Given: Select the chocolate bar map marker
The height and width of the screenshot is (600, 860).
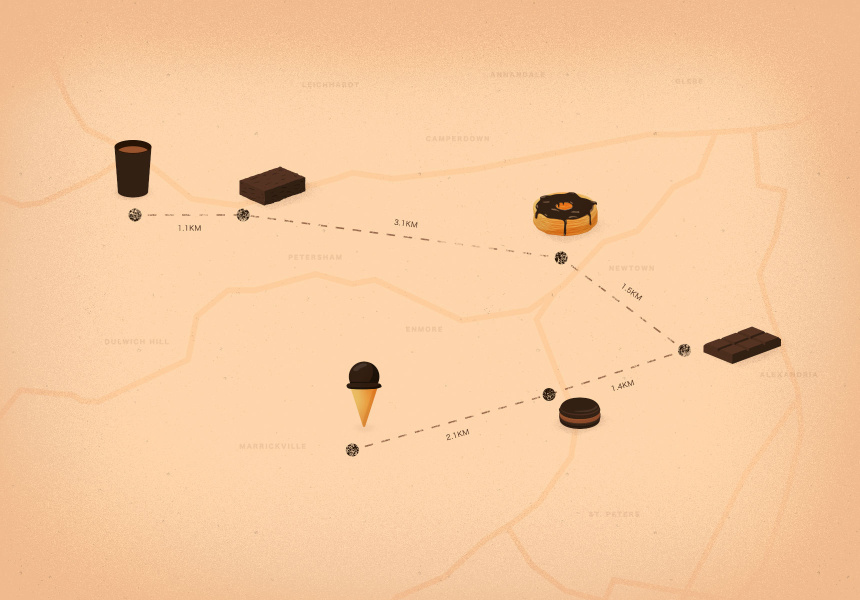Looking at the screenshot, I should click(x=741, y=344).
